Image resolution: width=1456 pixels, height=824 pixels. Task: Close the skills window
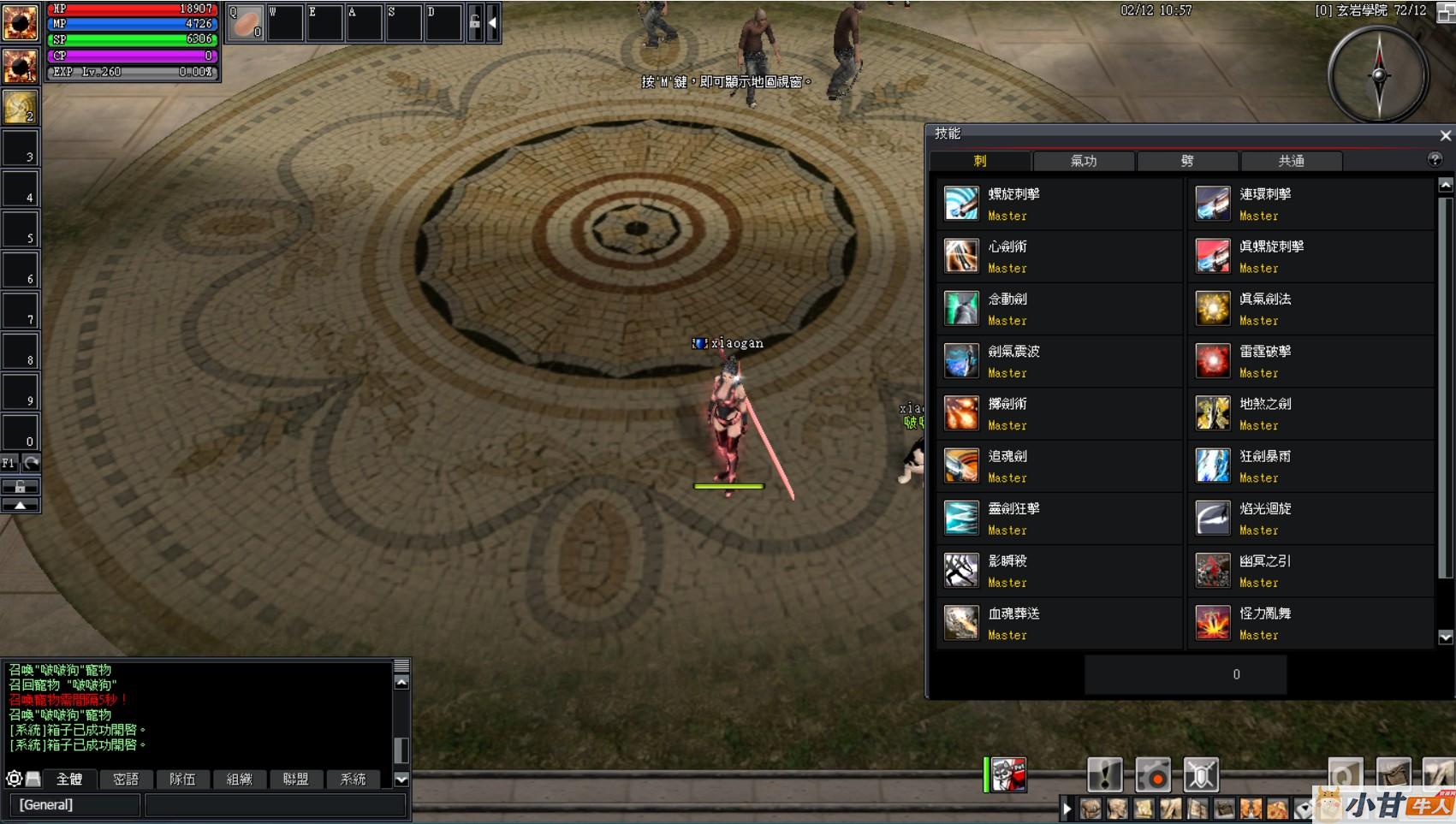tap(1445, 135)
